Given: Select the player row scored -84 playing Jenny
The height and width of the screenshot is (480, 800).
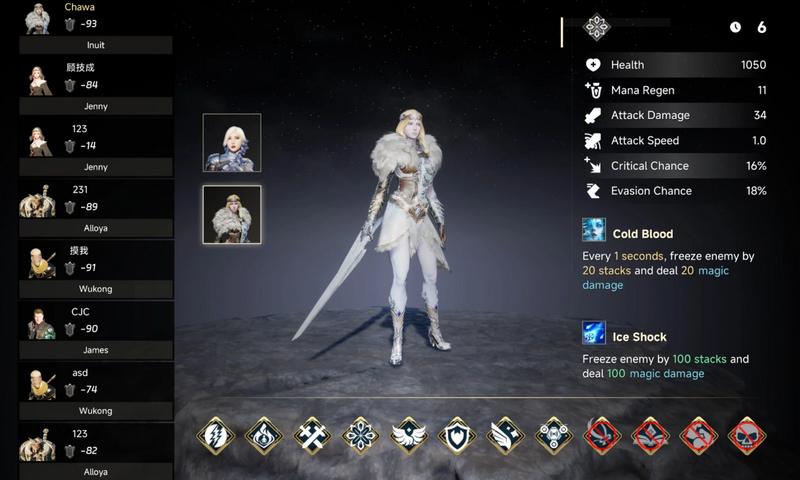Looking at the screenshot, I should tap(95, 86).
